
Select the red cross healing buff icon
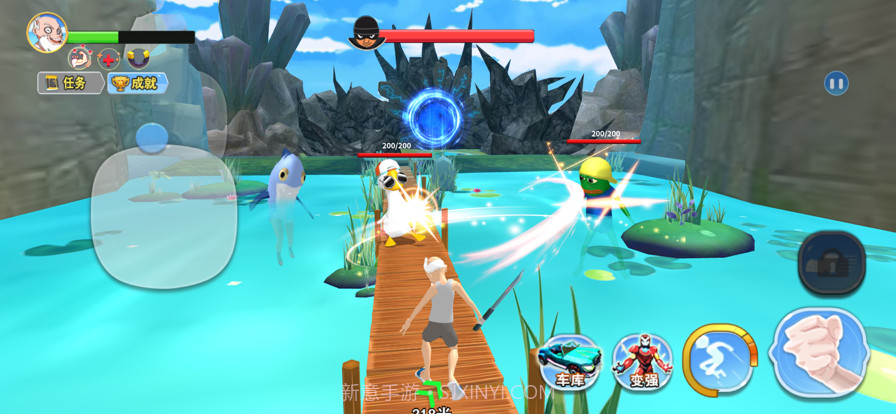click(109, 58)
